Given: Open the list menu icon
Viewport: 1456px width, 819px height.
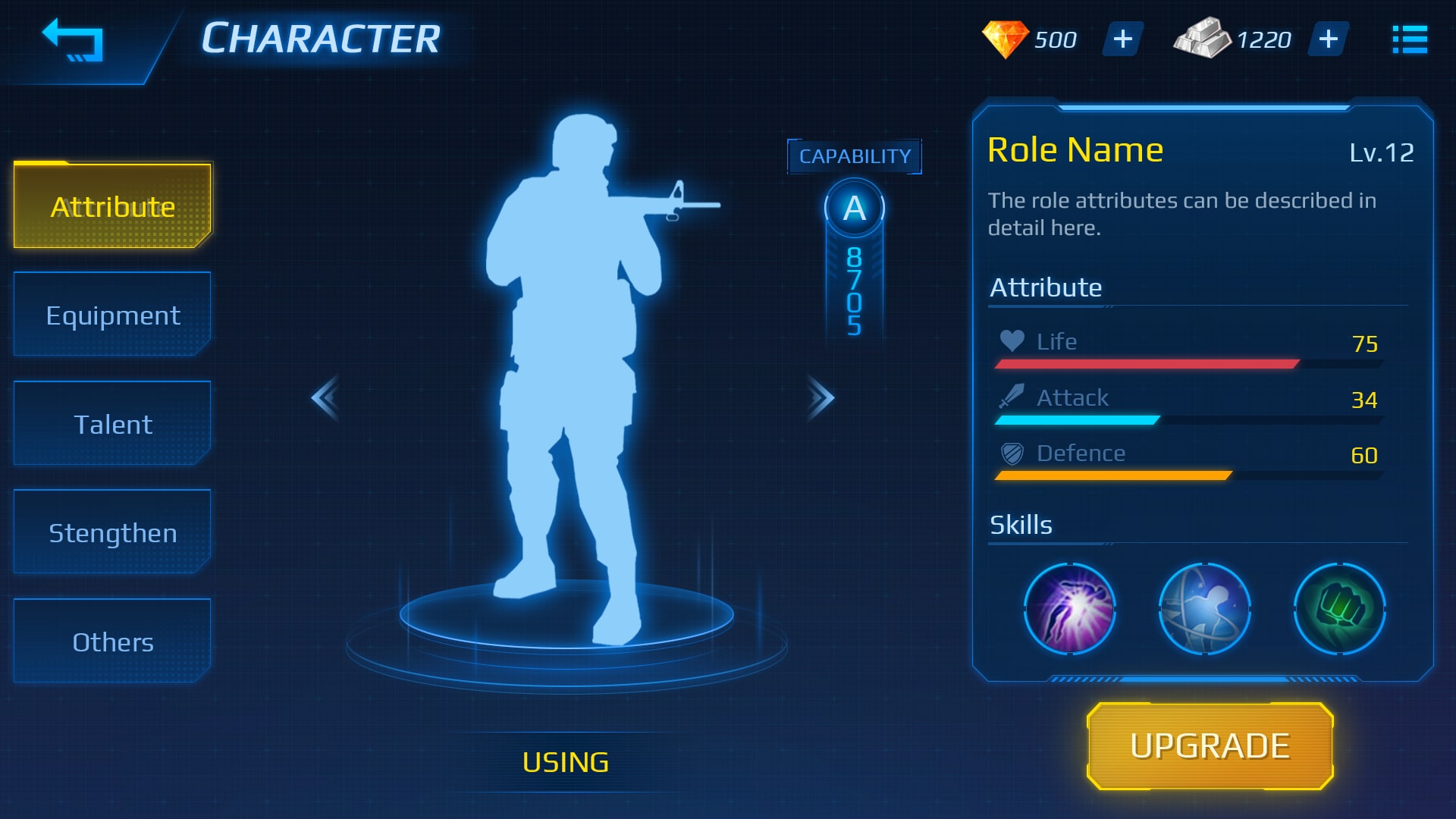Looking at the screenshot, I should coord(1409,39).
